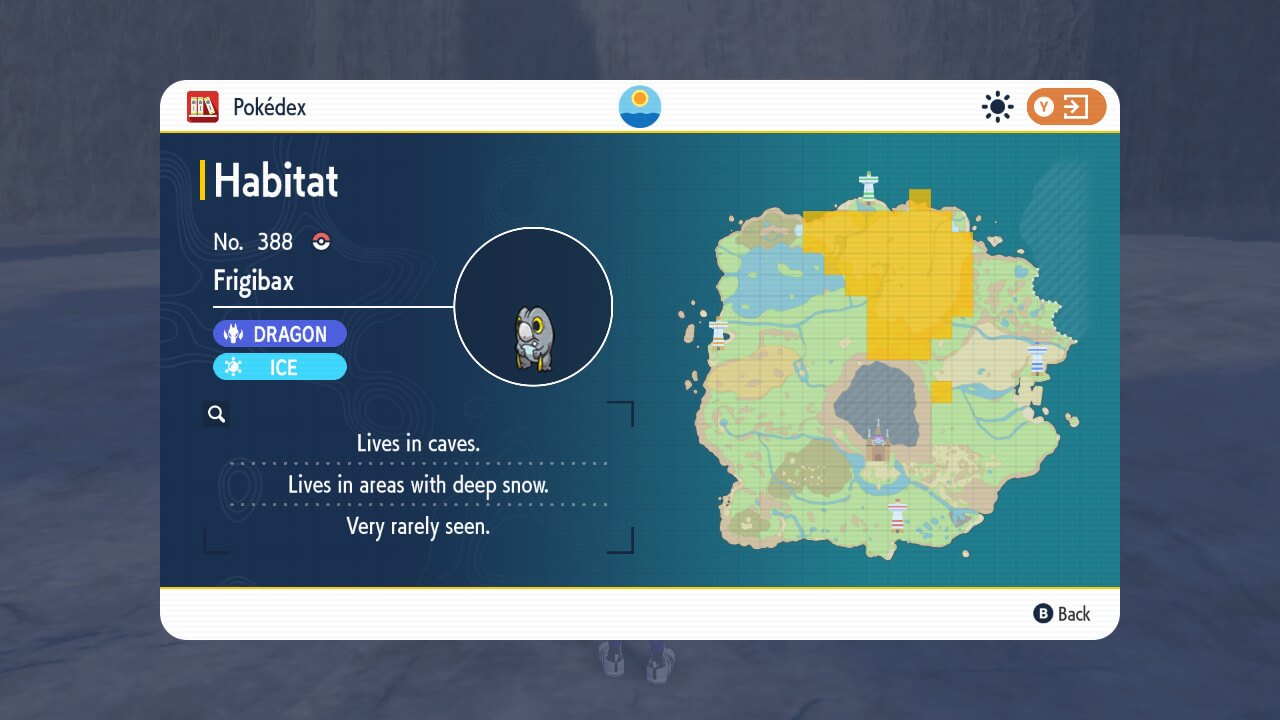This screenshot has height=720, width=1280.
Task: Select the 'Lives in caves.' habitat entry
Action: tap(419, 443)
